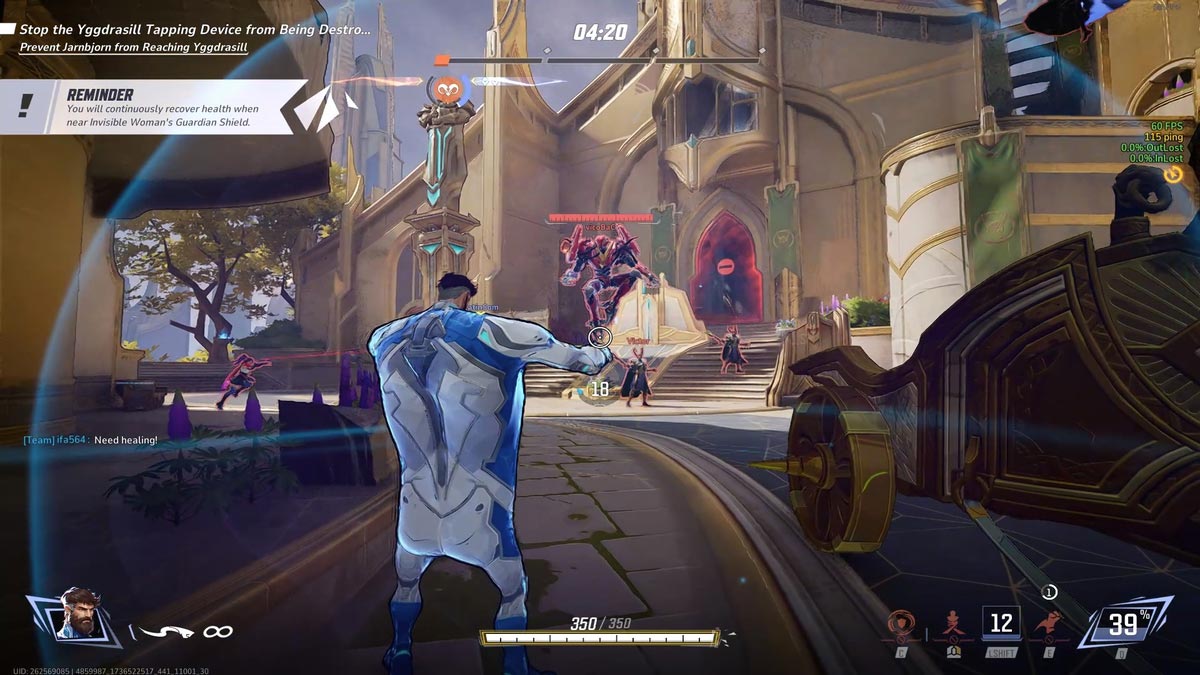
Task: Click the Reminder notification banner
Action: coord(160,108)
